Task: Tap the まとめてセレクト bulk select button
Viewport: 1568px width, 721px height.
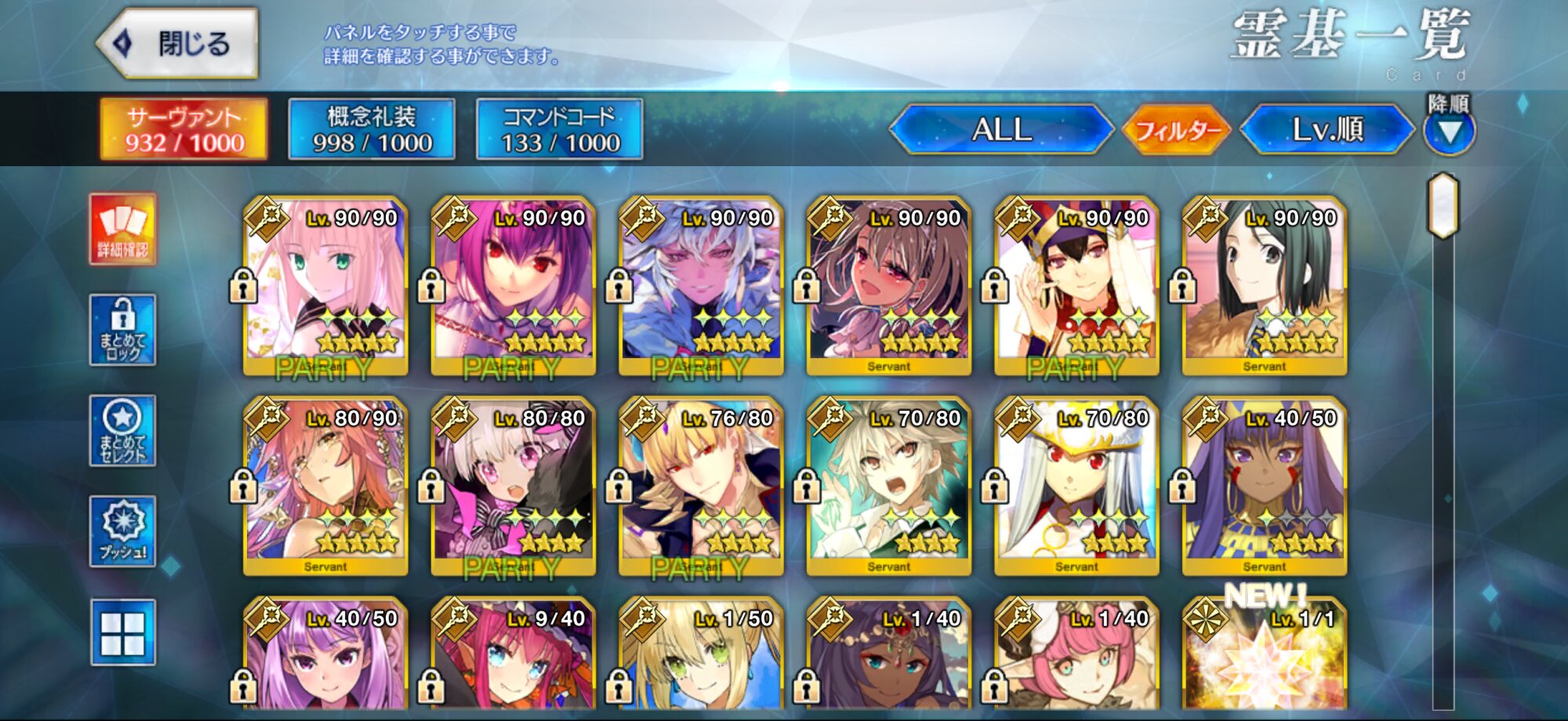Action: (123, 430)
